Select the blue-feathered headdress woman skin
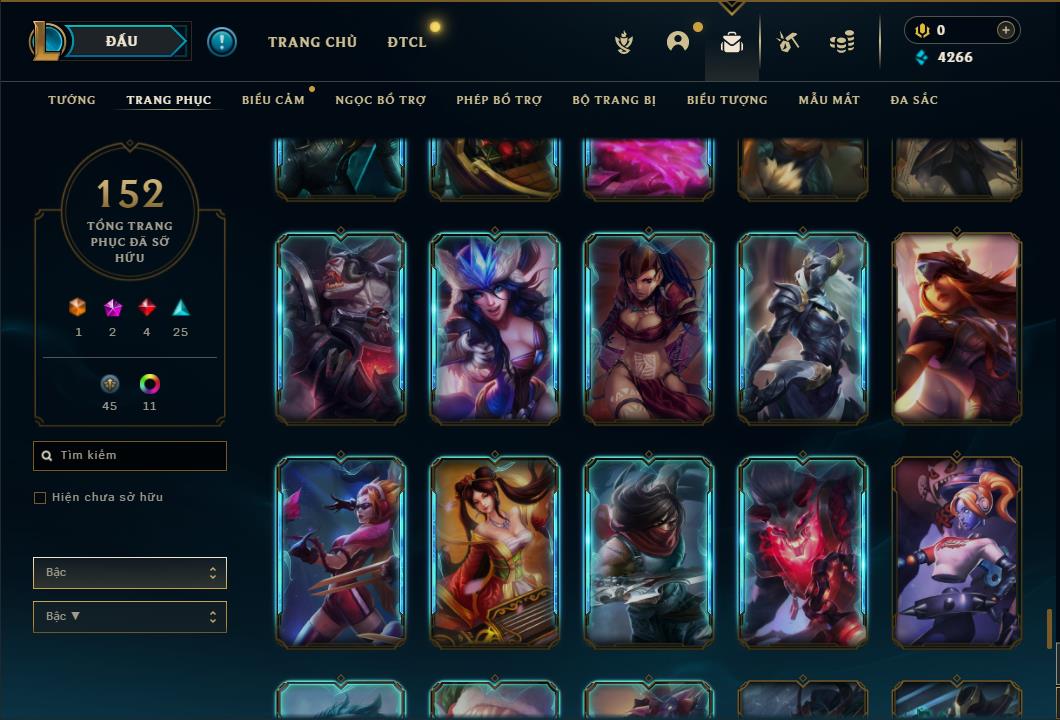The height and width of the screenshot is (720, 1060). pos(495,328)
